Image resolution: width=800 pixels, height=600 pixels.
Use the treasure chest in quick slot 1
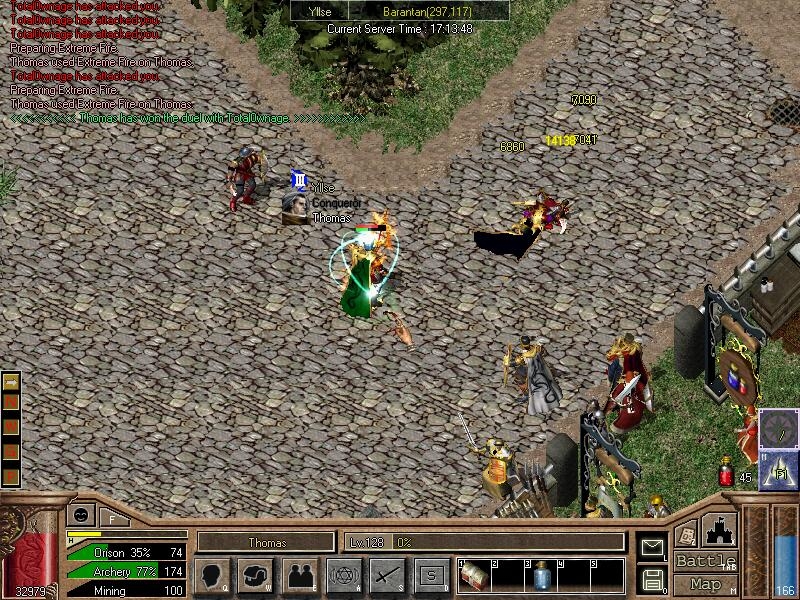(474, 576)
